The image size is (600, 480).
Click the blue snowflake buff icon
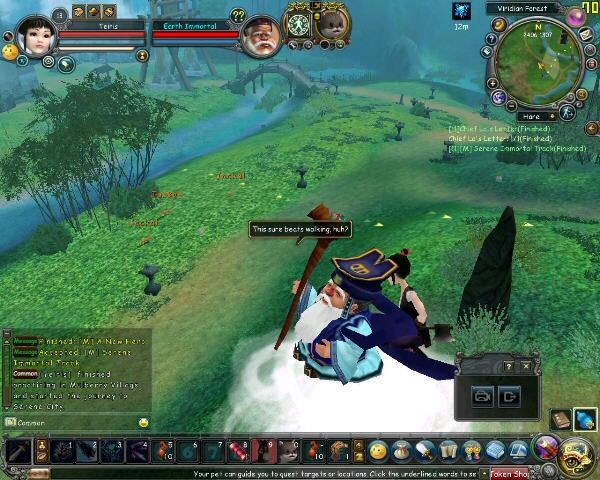coord(461,11)
